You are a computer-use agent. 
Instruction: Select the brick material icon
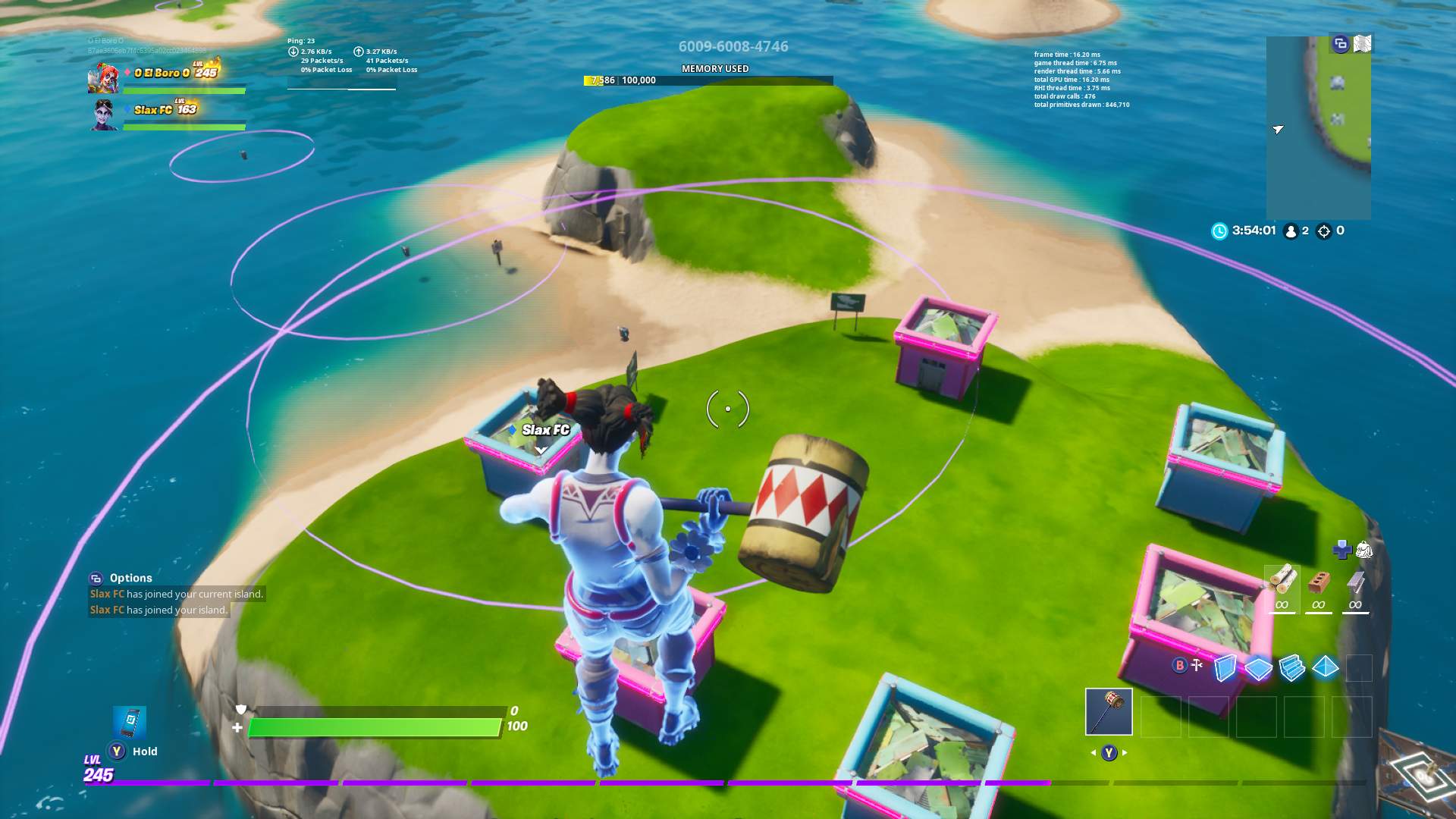1319,582
